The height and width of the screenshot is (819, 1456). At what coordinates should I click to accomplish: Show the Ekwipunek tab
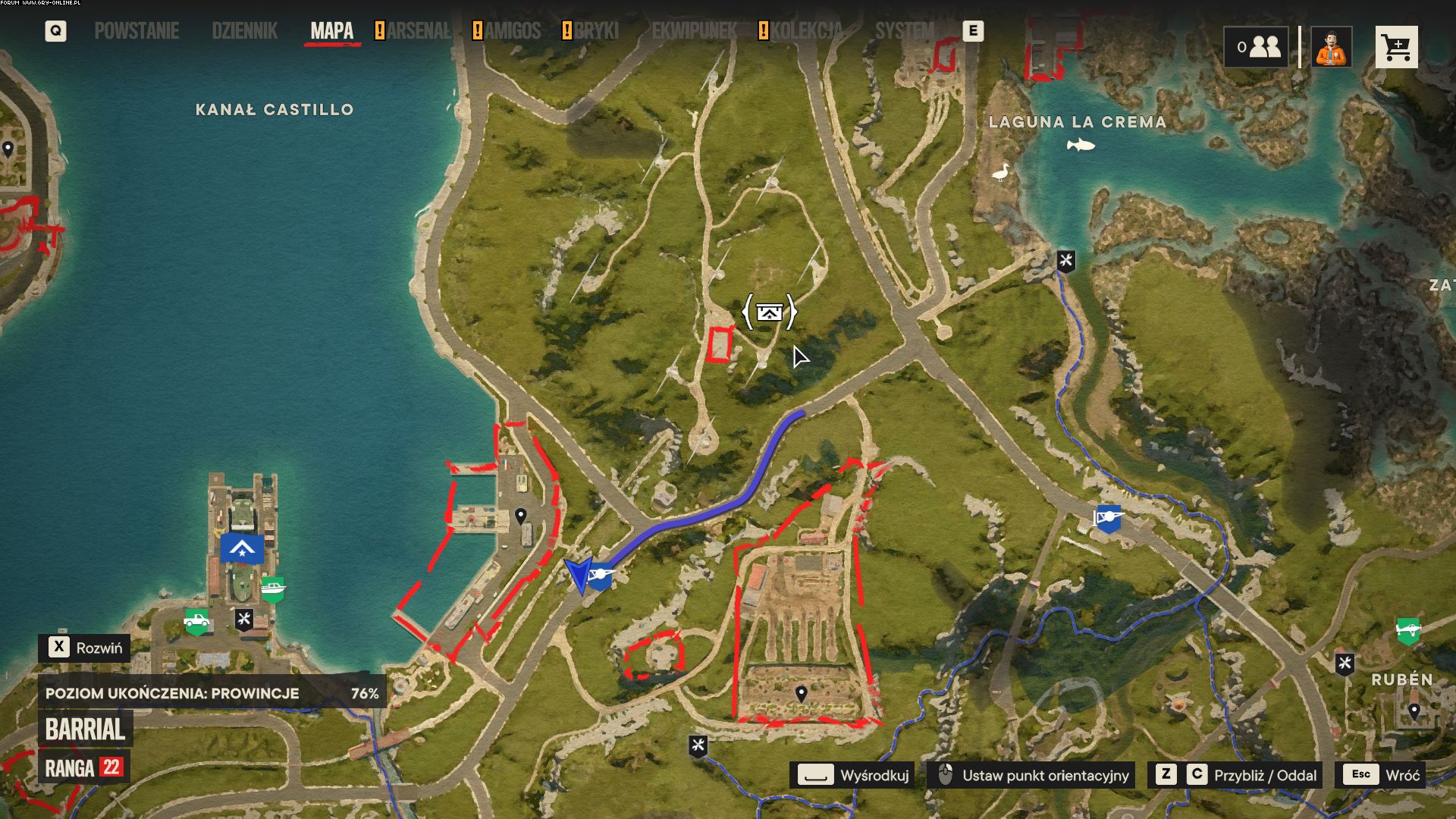[694, 31]
